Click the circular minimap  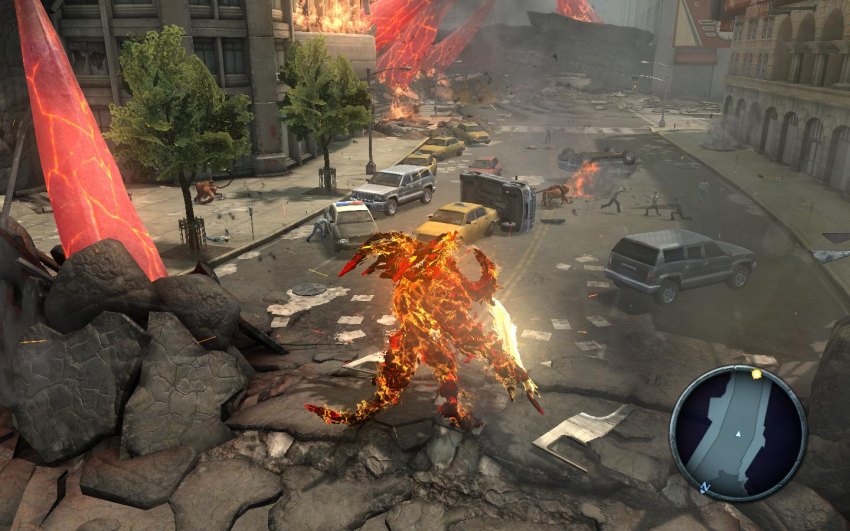[738, 432]
